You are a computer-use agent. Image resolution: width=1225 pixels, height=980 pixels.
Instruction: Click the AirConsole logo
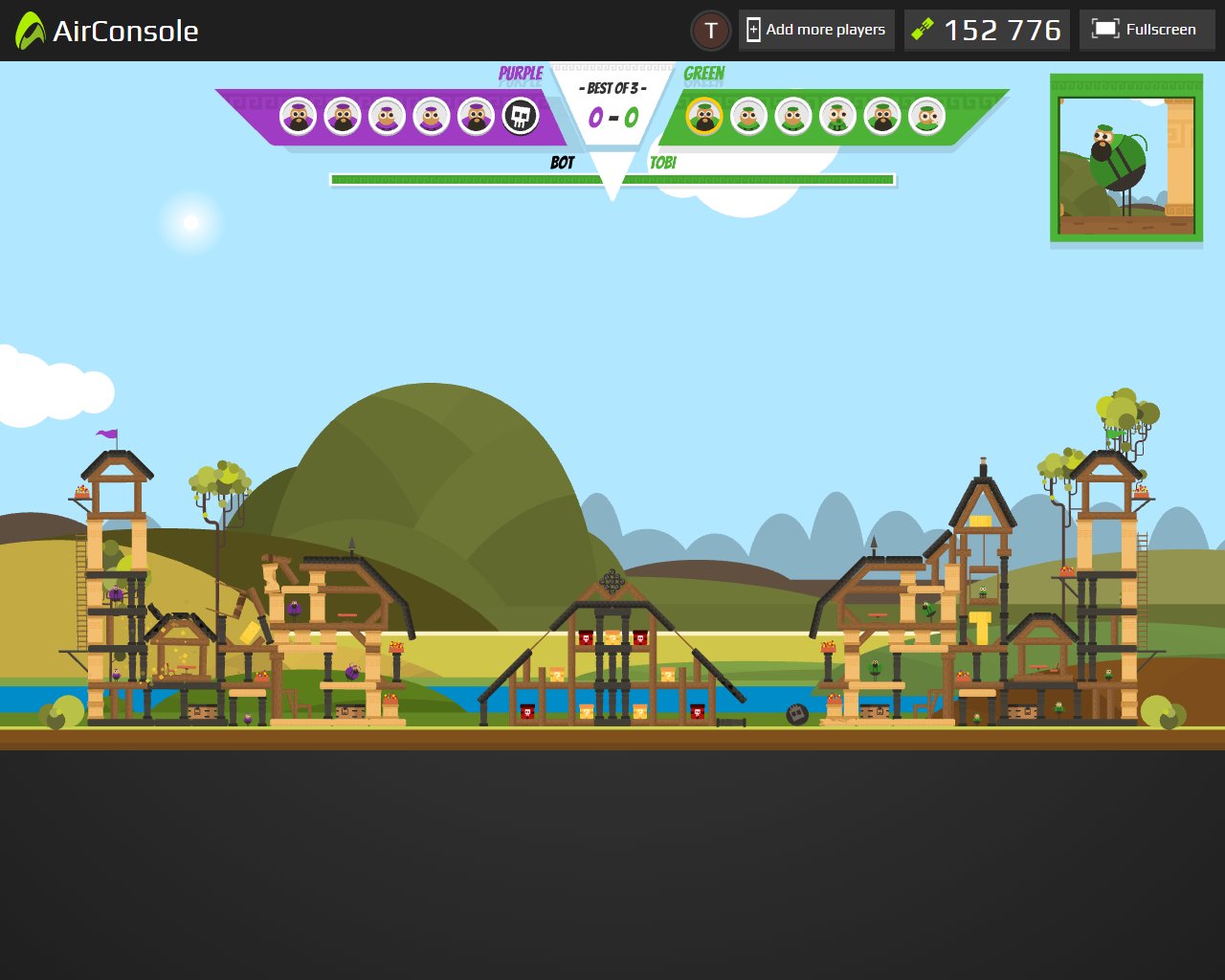(107, 31)
